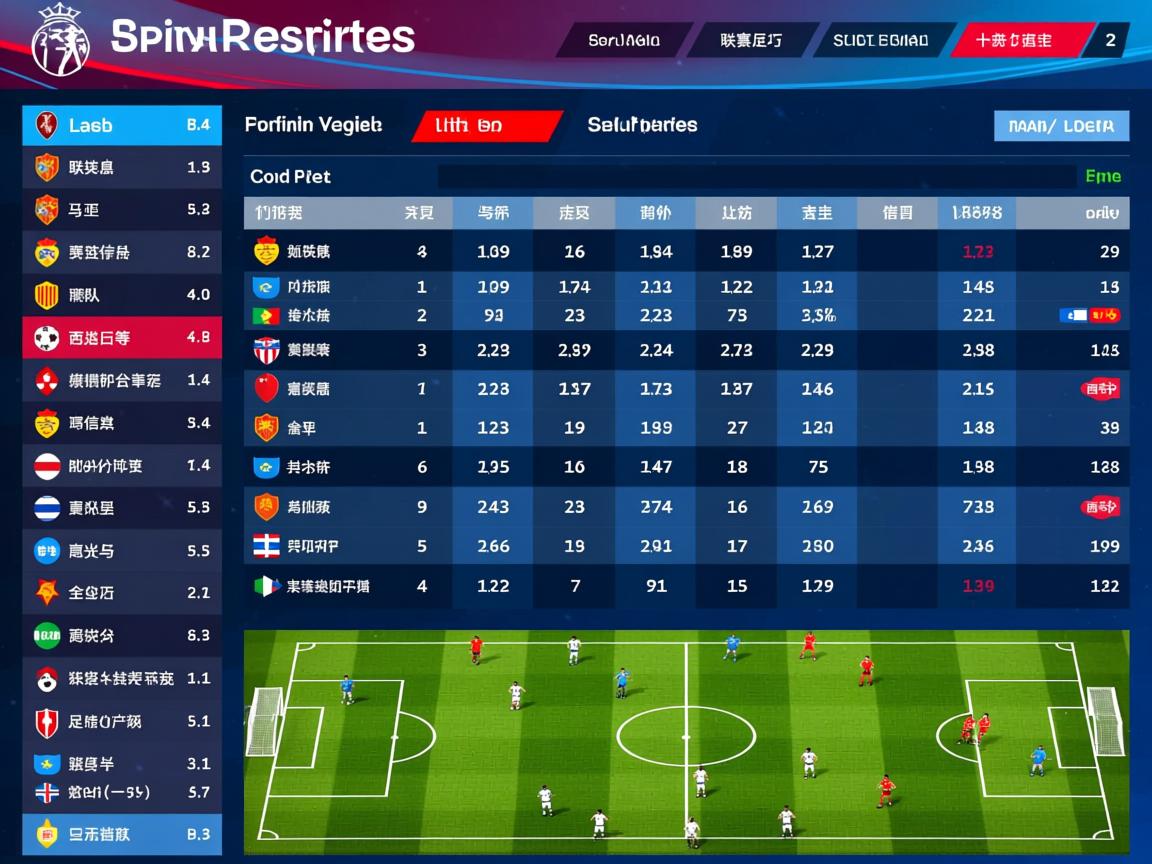
Task: Select the sidebar row rated 4.0
Action: 121,295
